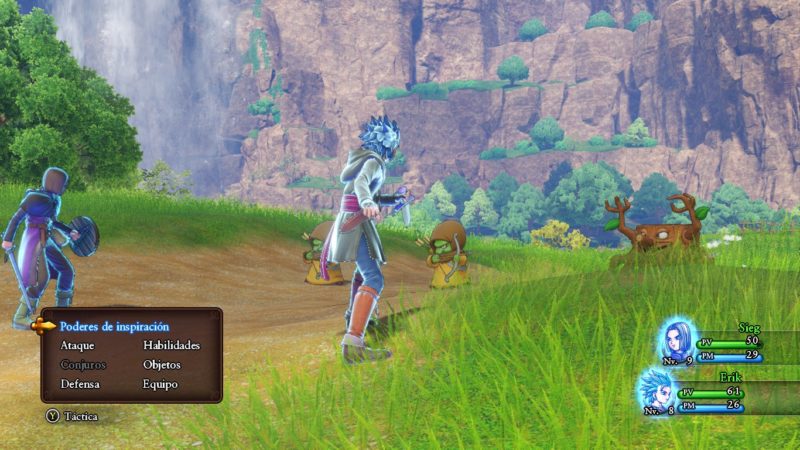
Task: Choose the Ataque command
Action: coord(77,345)
